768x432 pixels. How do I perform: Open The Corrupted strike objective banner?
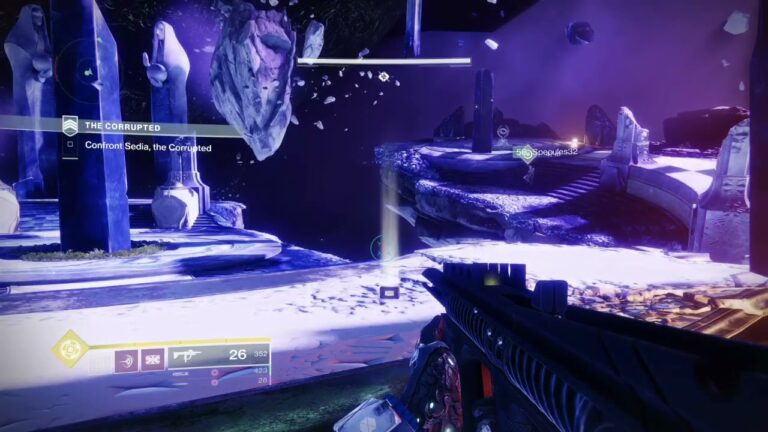coord(120,127)
